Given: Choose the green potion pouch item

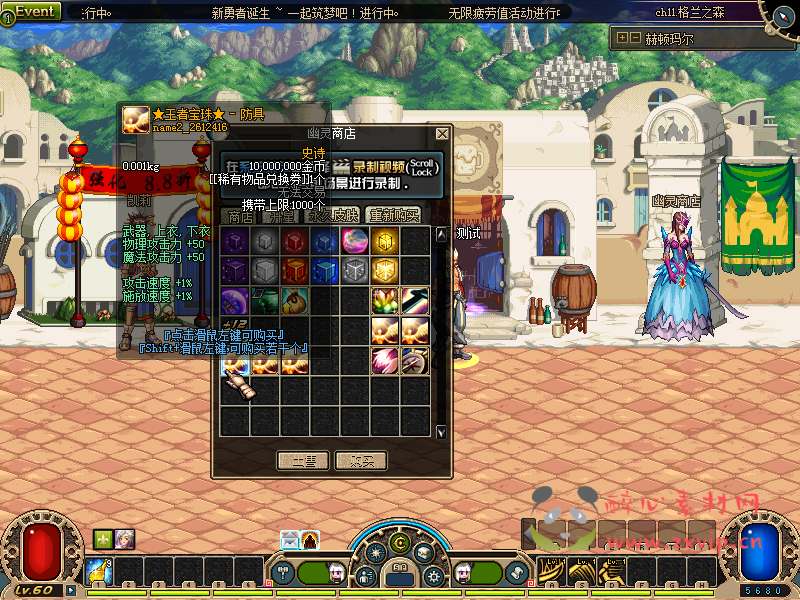Looking at the screenshot, I should click(265, 301).
